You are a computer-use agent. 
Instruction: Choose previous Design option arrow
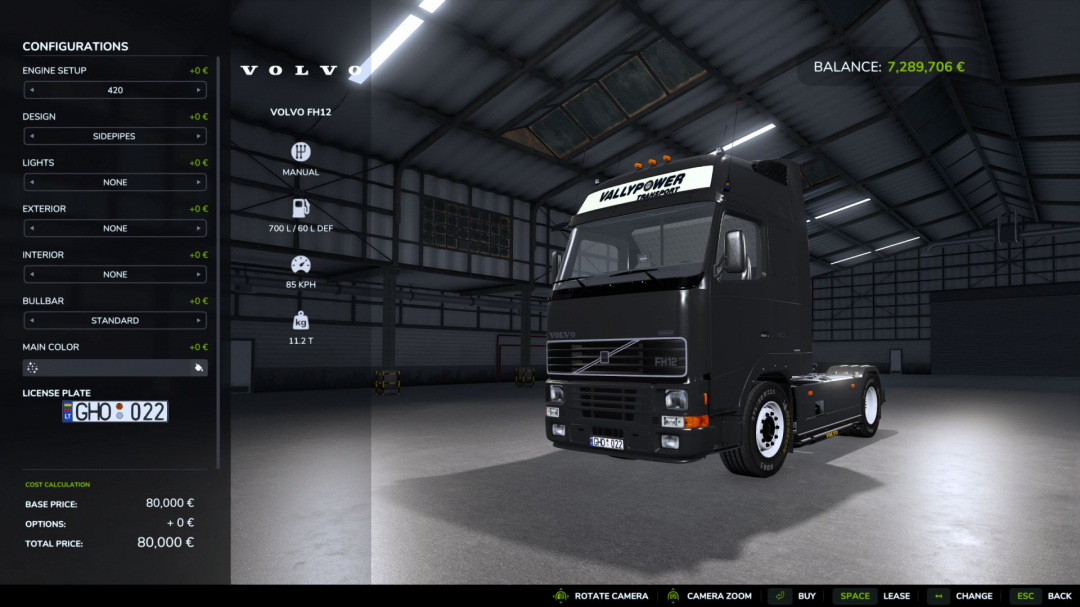[31, 136]
